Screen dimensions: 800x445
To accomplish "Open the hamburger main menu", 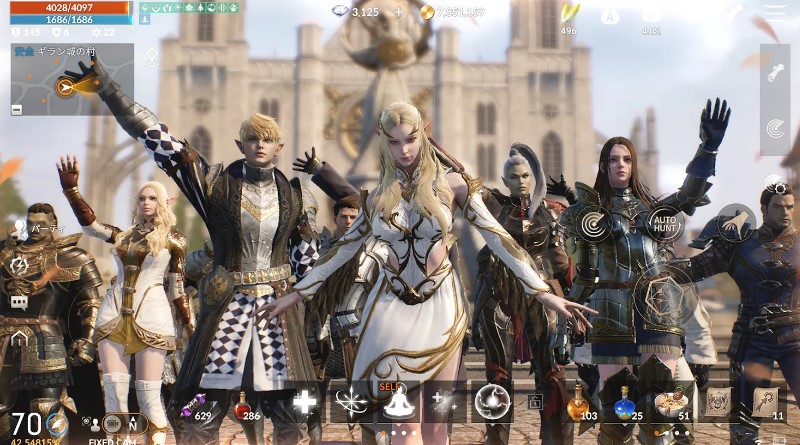I will tap(775, 12).
